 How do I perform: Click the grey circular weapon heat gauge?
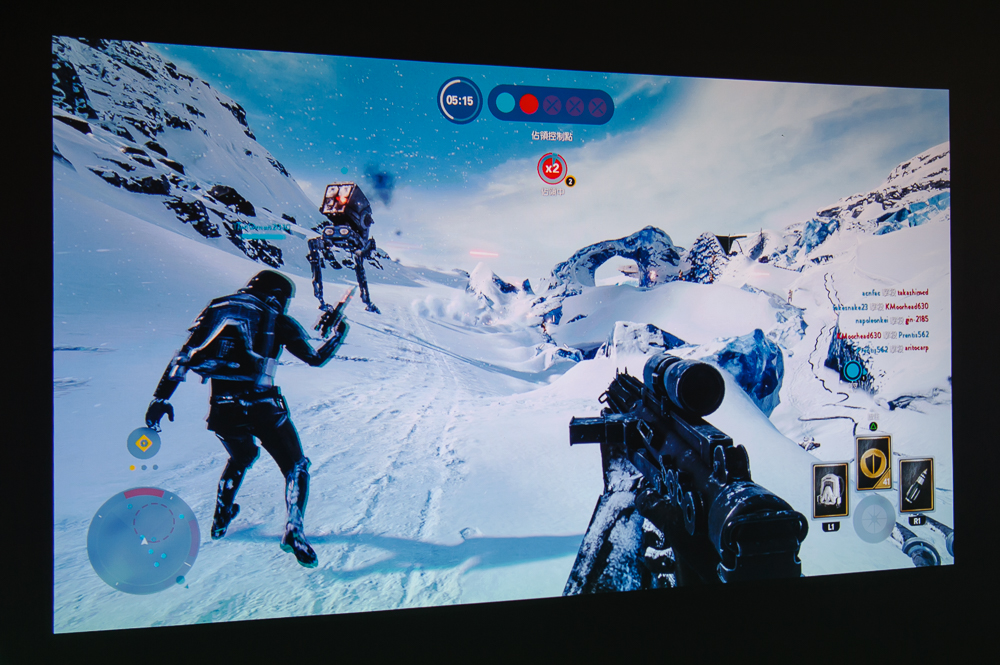873,519
